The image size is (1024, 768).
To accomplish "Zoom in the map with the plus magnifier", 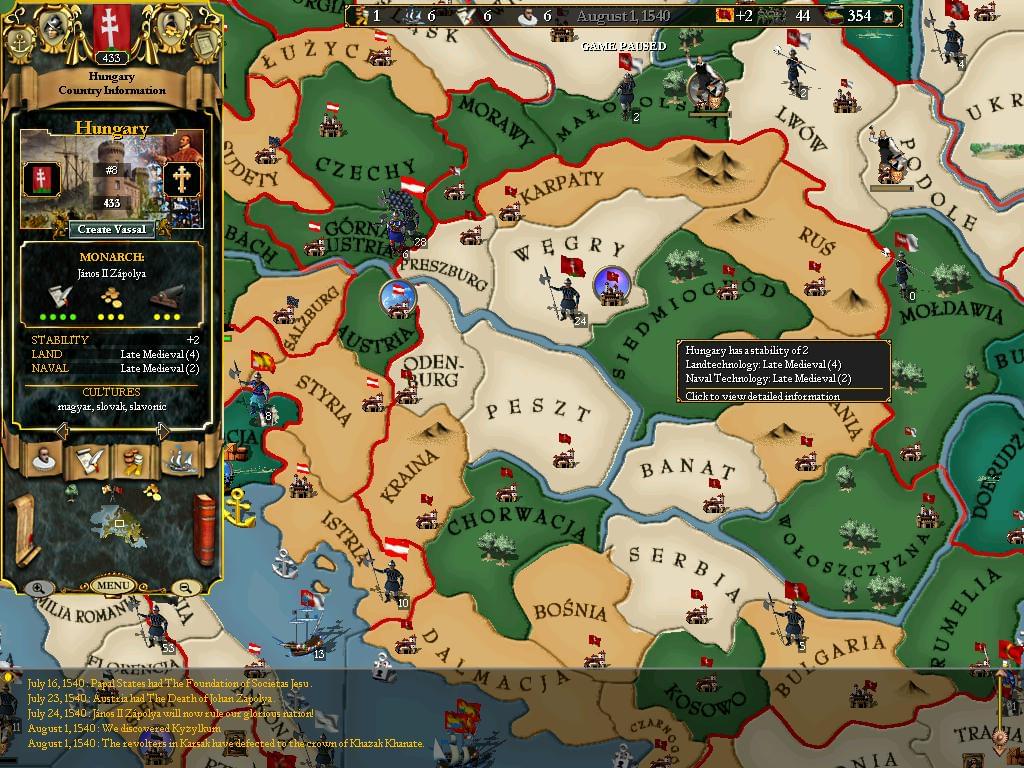I will tap(37, 589).
